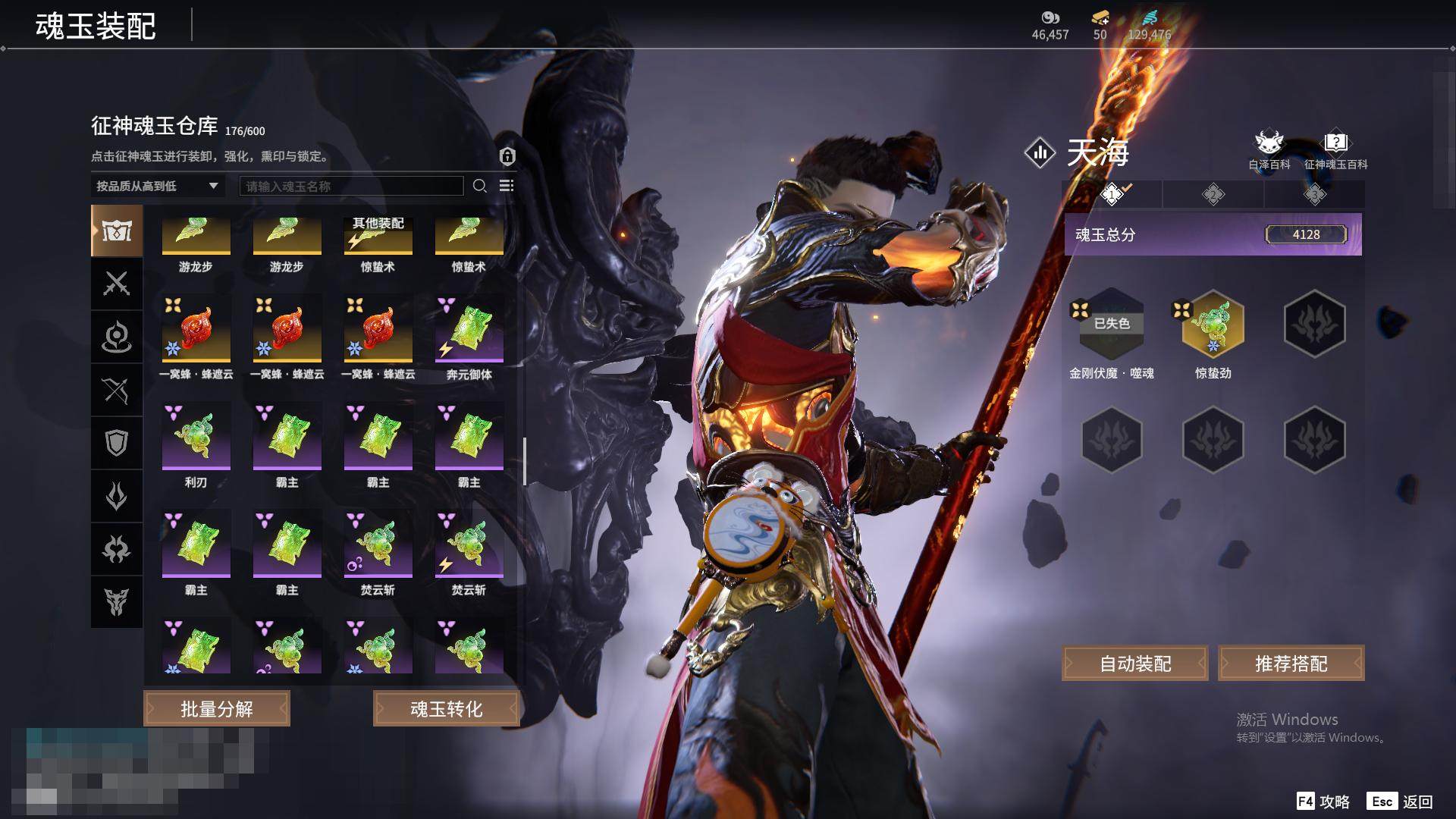This screenshot has height=819, width=1456.
Task: Open the list filter options icon
Action: pyautogui.click(x=507, y=186)
